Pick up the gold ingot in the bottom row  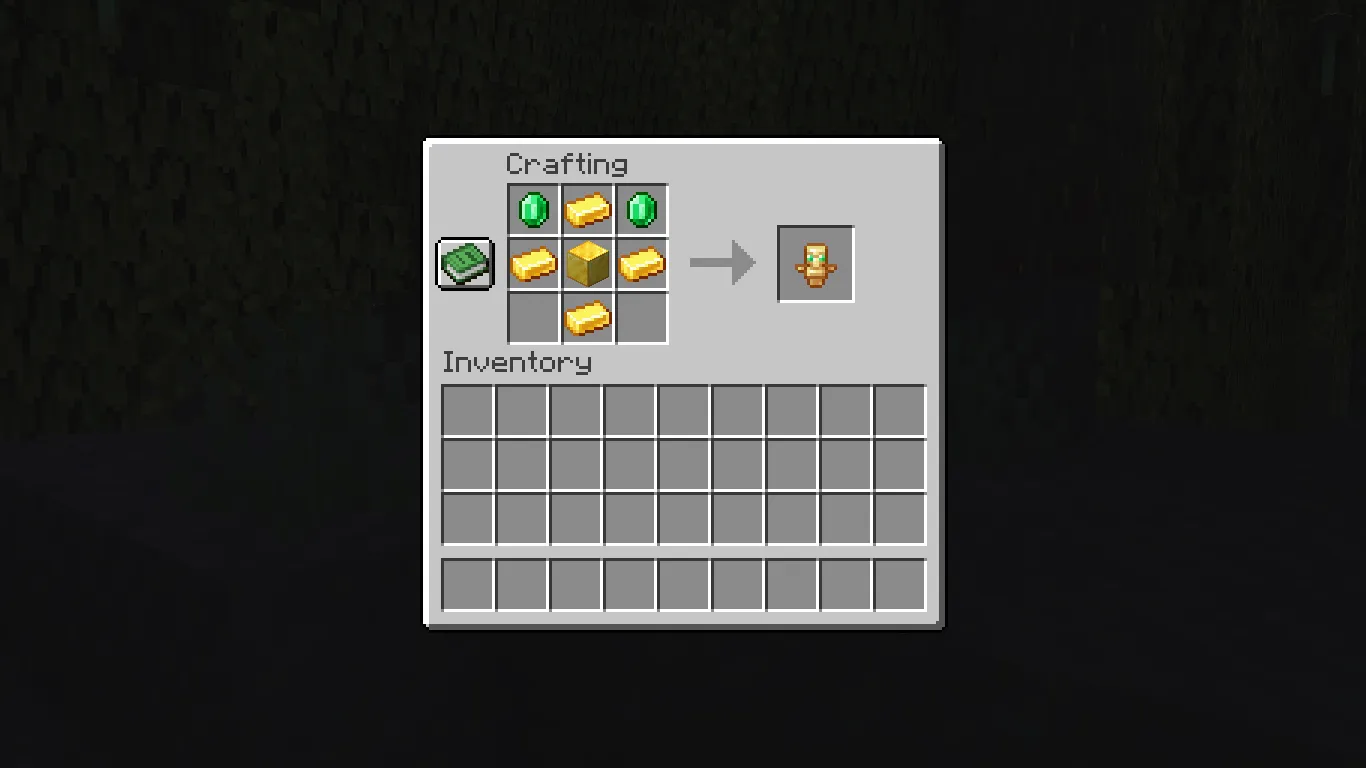(x=587, y=317)
